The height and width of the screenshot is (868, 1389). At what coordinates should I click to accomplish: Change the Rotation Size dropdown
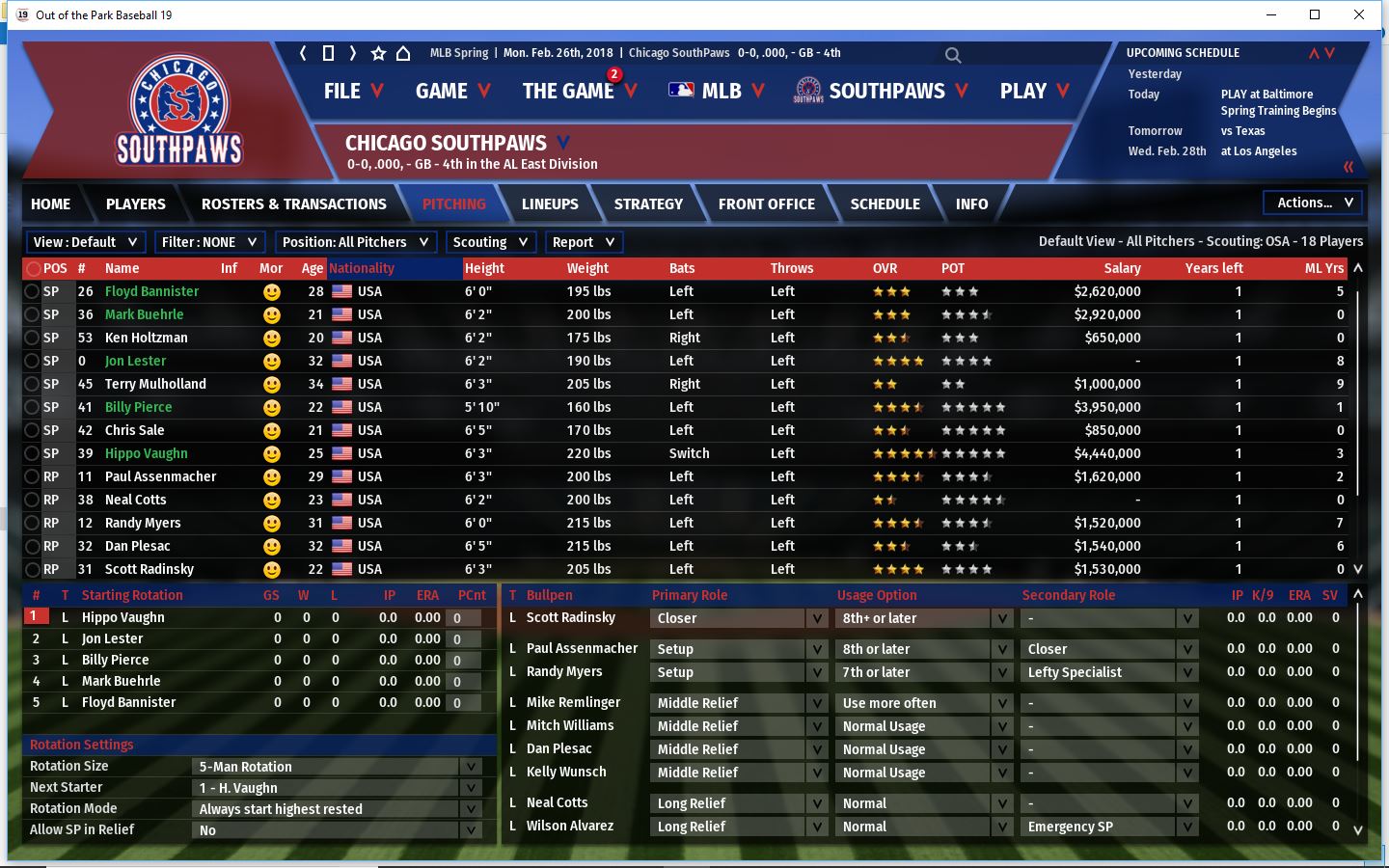[x=338, y=767]
